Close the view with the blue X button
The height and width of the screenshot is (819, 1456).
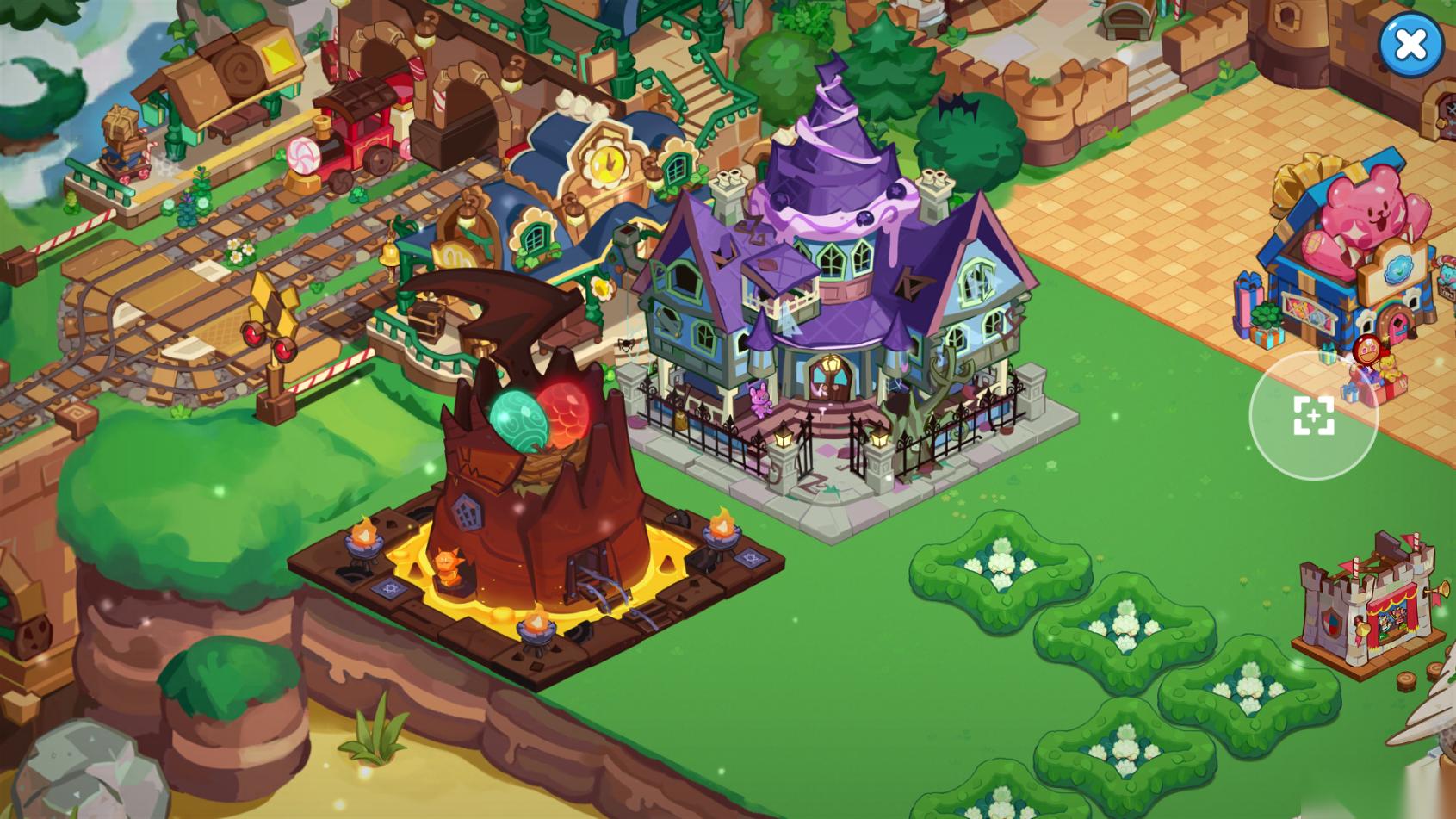(x=1410, y=44)
